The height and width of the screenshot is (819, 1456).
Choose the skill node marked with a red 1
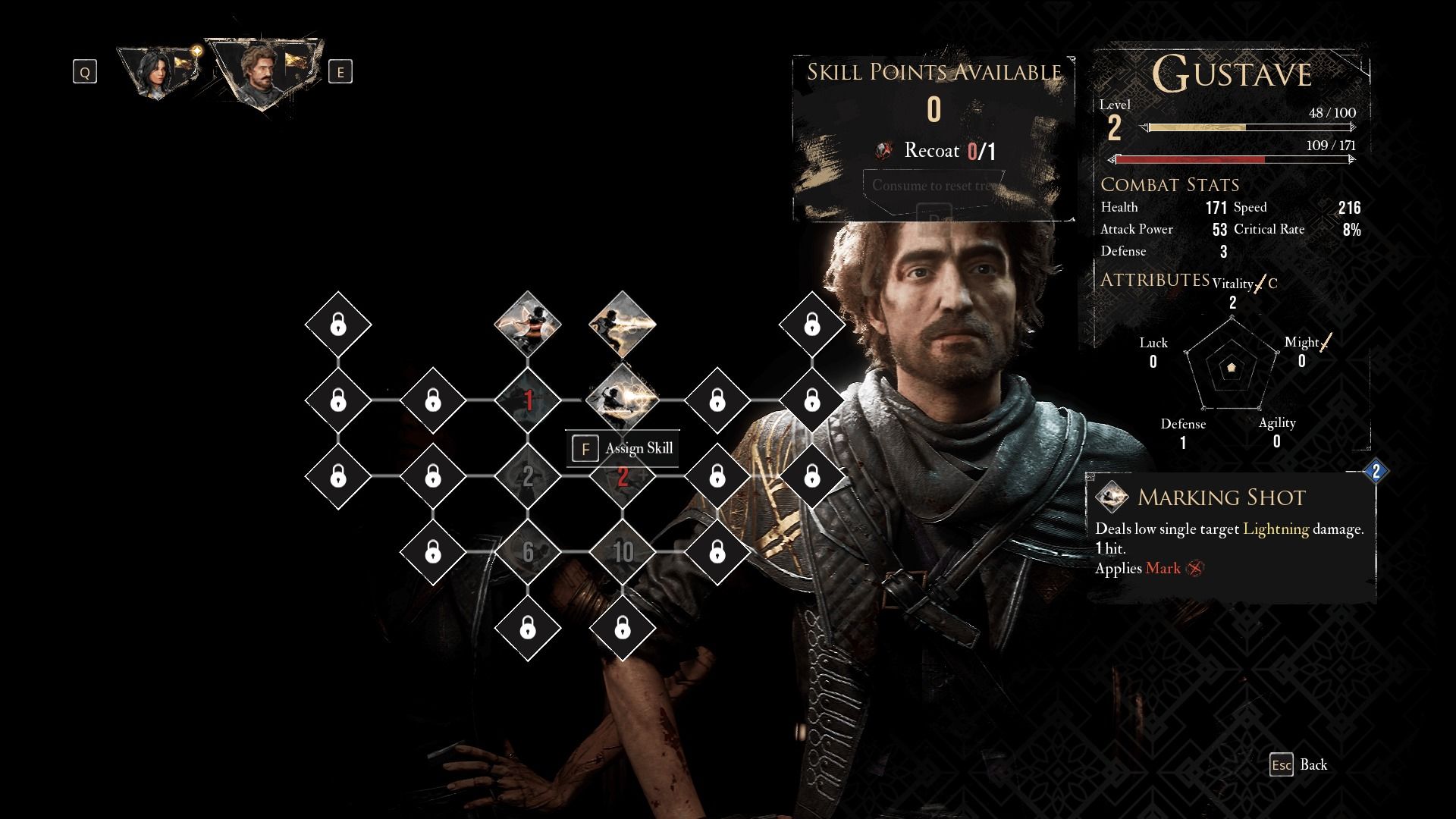[x=528, y=400]
